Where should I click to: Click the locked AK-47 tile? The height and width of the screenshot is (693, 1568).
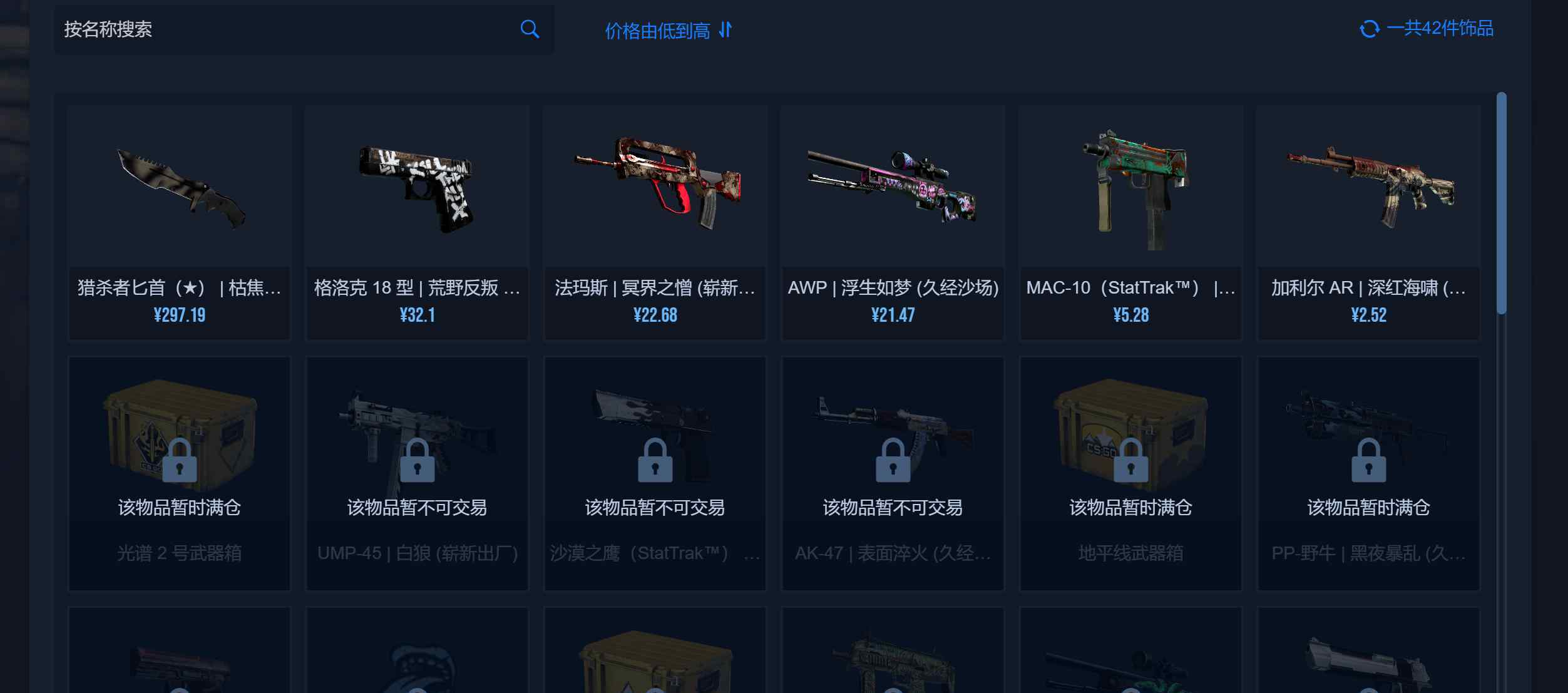[893, 473]
